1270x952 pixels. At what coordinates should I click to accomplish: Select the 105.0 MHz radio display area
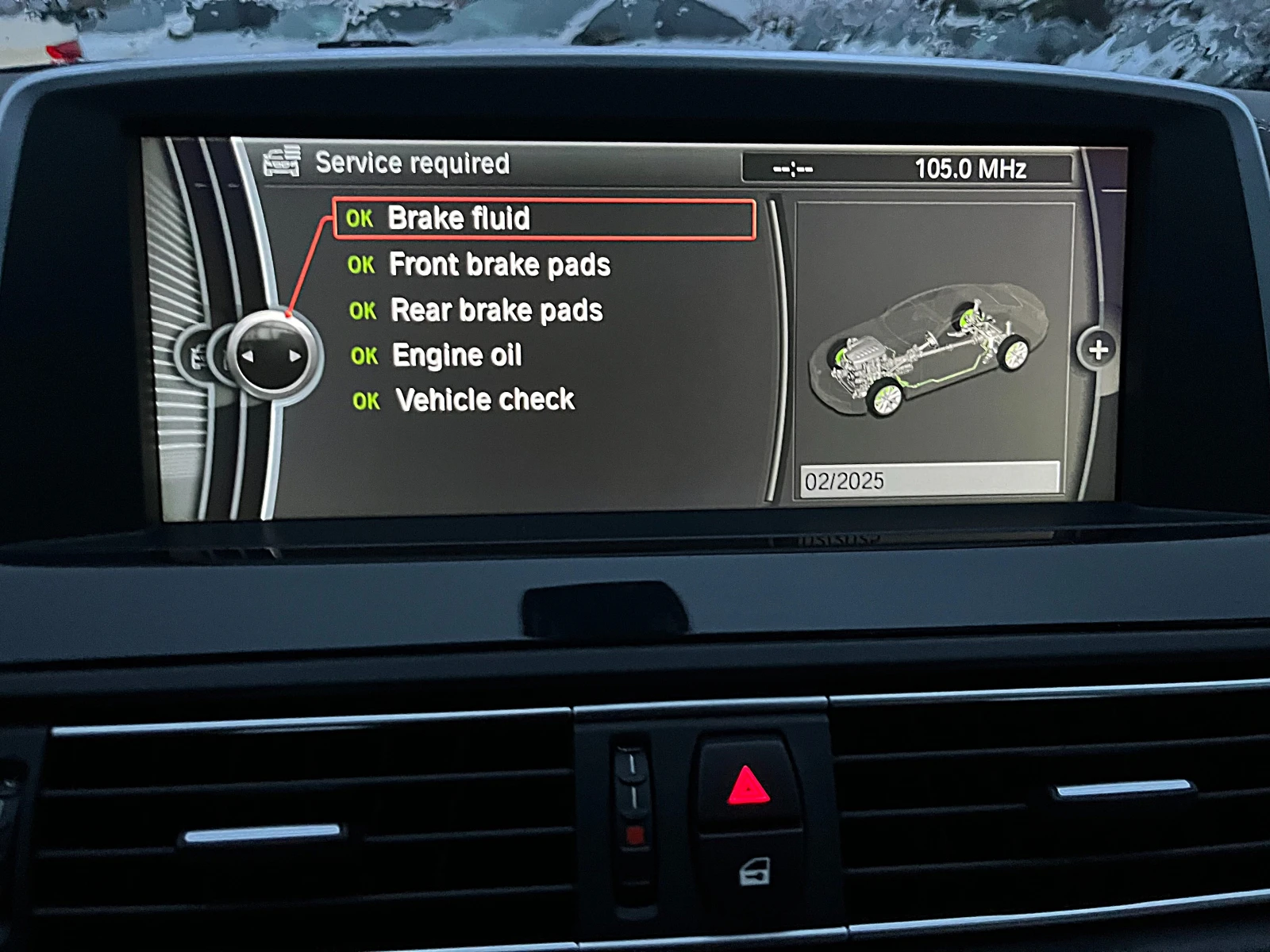970,167
